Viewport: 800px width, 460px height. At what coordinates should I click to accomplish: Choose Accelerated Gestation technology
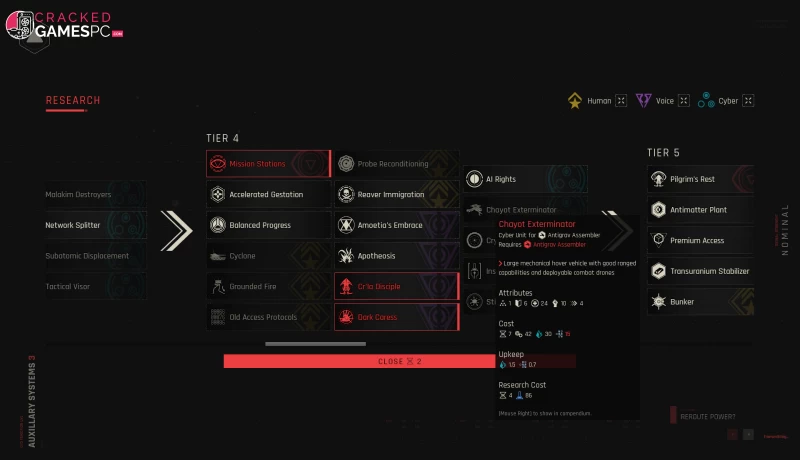pyautogui.click(x=268, y=195)
